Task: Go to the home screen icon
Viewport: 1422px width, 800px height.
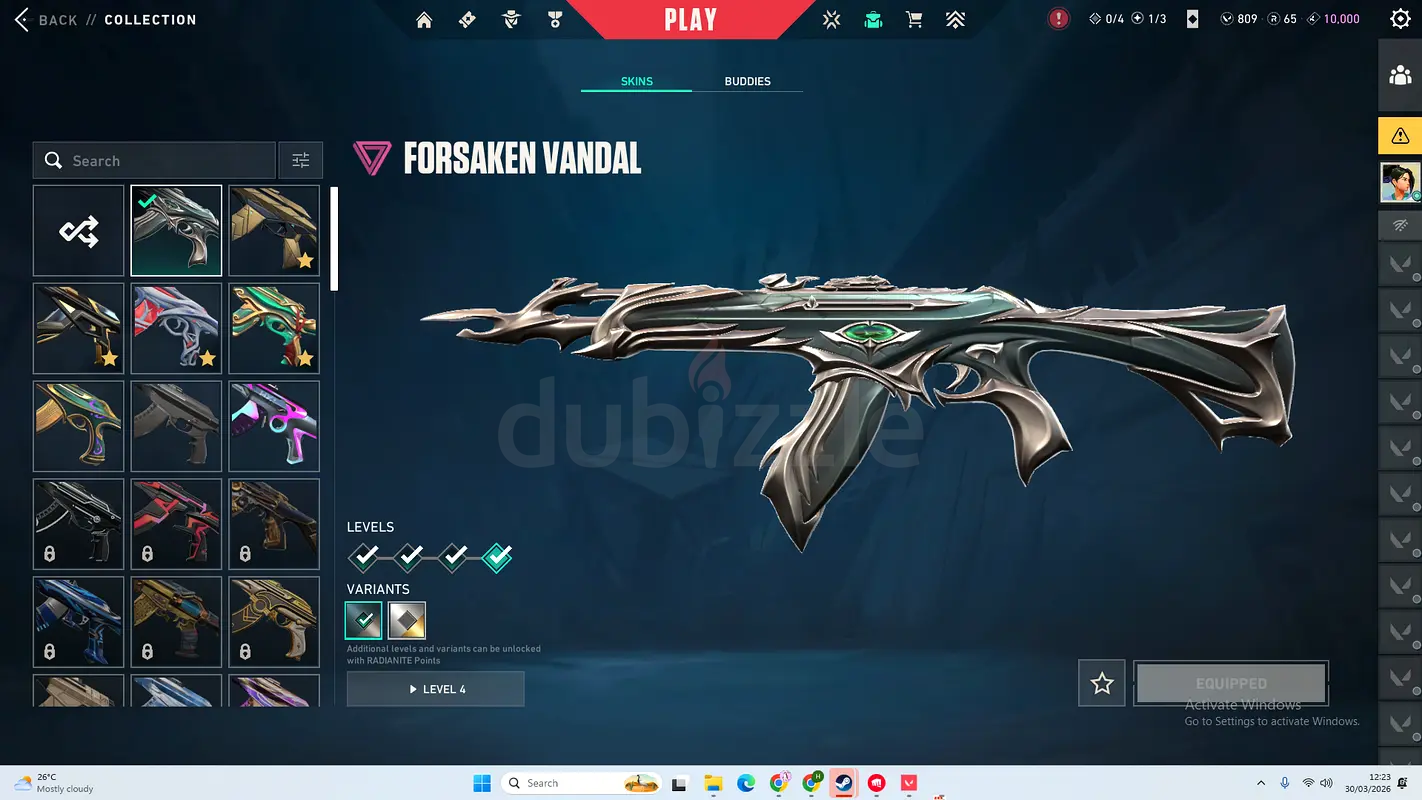Action: click(x=424, y=20)
